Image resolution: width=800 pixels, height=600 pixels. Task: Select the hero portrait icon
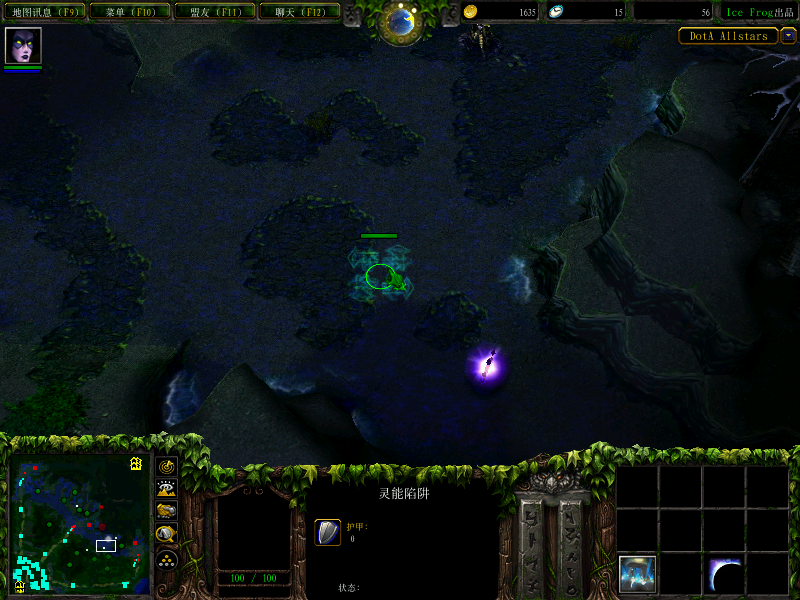[22, 46]
